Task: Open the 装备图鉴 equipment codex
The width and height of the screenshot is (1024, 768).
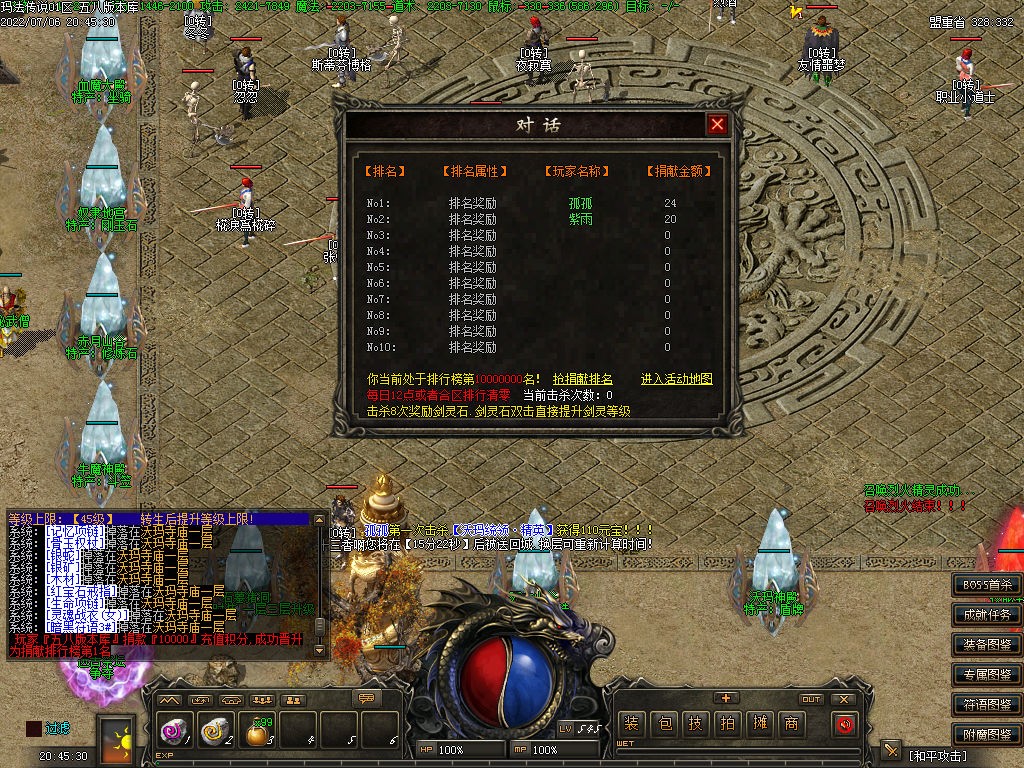Action: 987,645
